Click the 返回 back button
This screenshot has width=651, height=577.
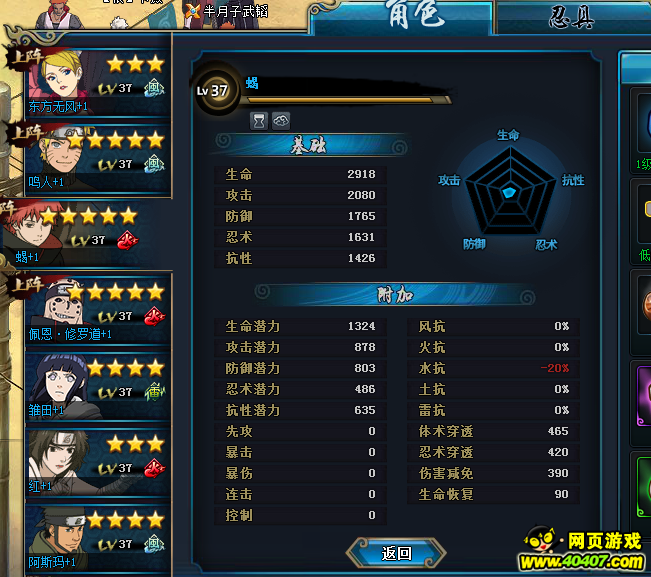396,553
